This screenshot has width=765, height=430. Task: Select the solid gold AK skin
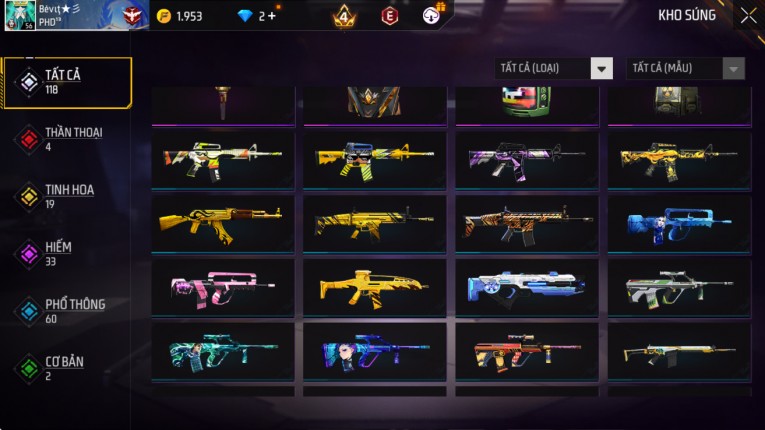pyautogui.click(x=223, y=223)
